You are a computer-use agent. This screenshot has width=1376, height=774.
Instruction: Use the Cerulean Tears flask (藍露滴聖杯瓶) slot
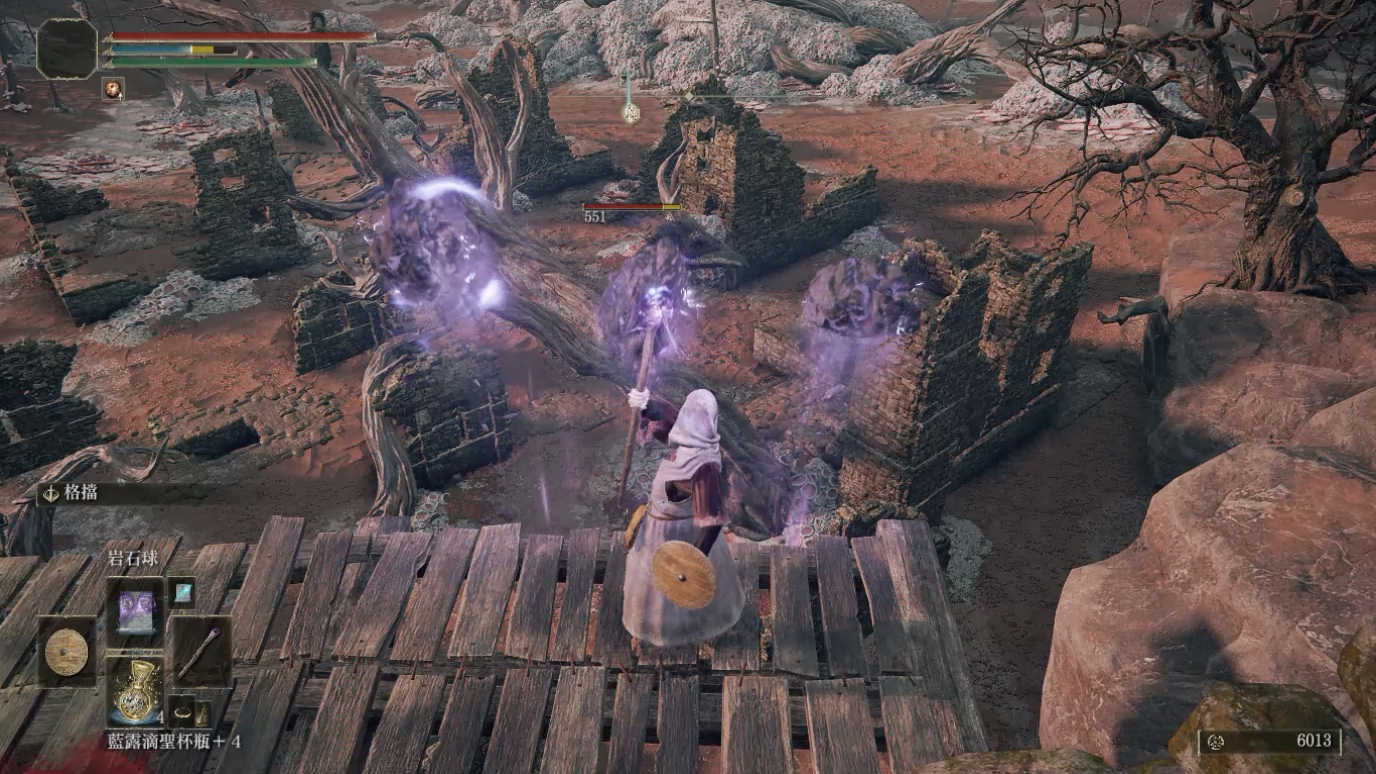(135, 690)
